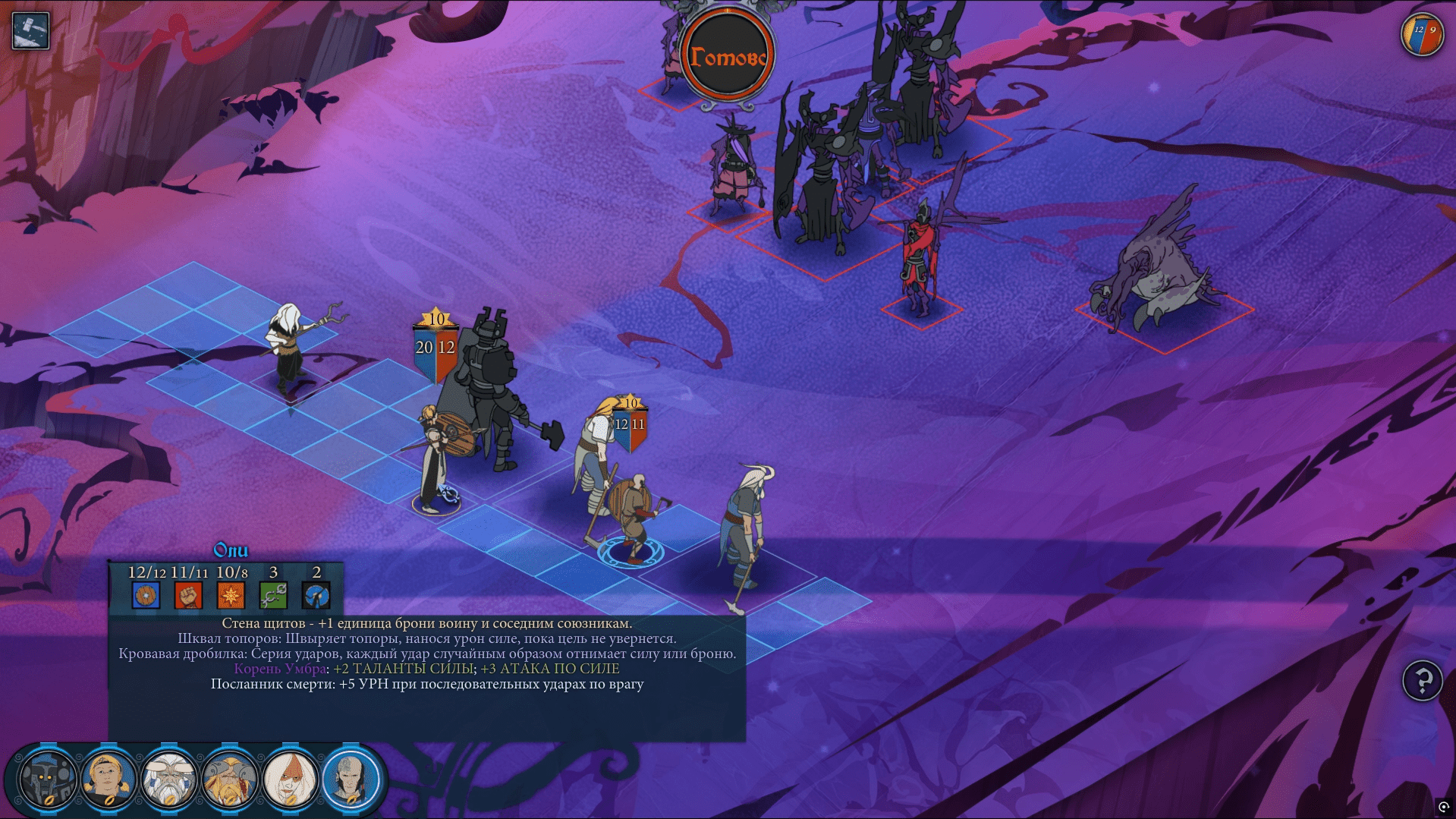Click the red fist strength icon

pyautogui.click(x=188, y=595)
